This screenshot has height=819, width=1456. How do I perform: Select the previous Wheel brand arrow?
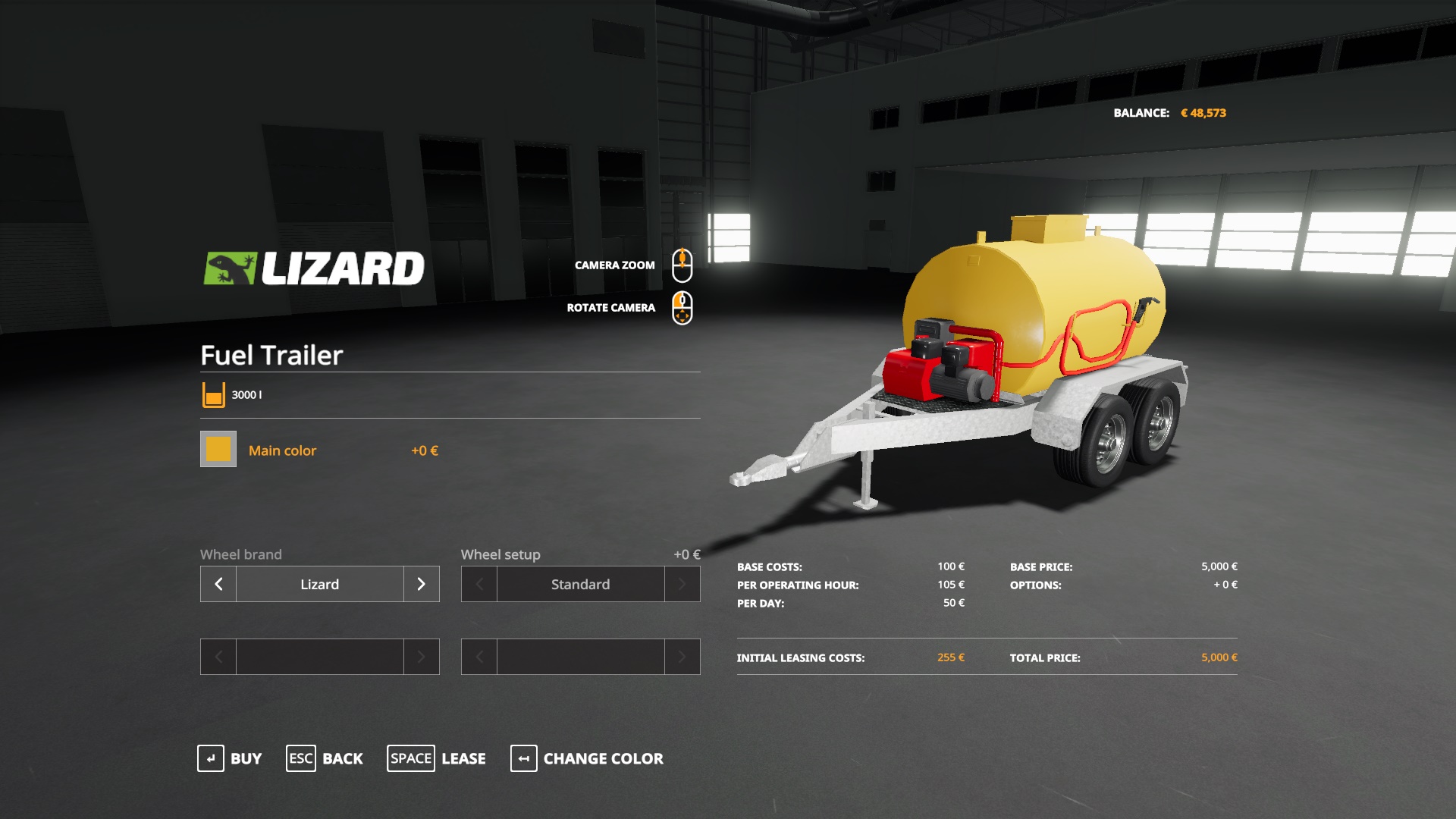tap(218, 584)
